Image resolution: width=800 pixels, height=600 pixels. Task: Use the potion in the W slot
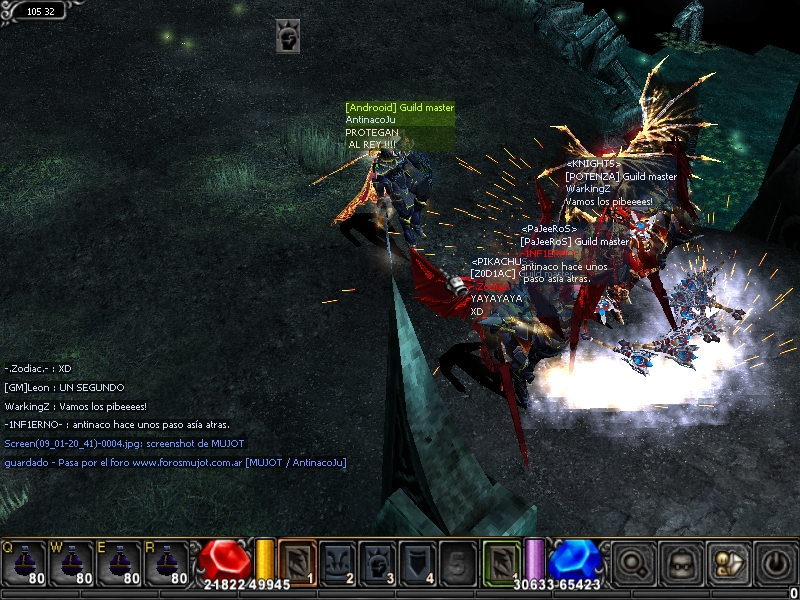(72, 564)
